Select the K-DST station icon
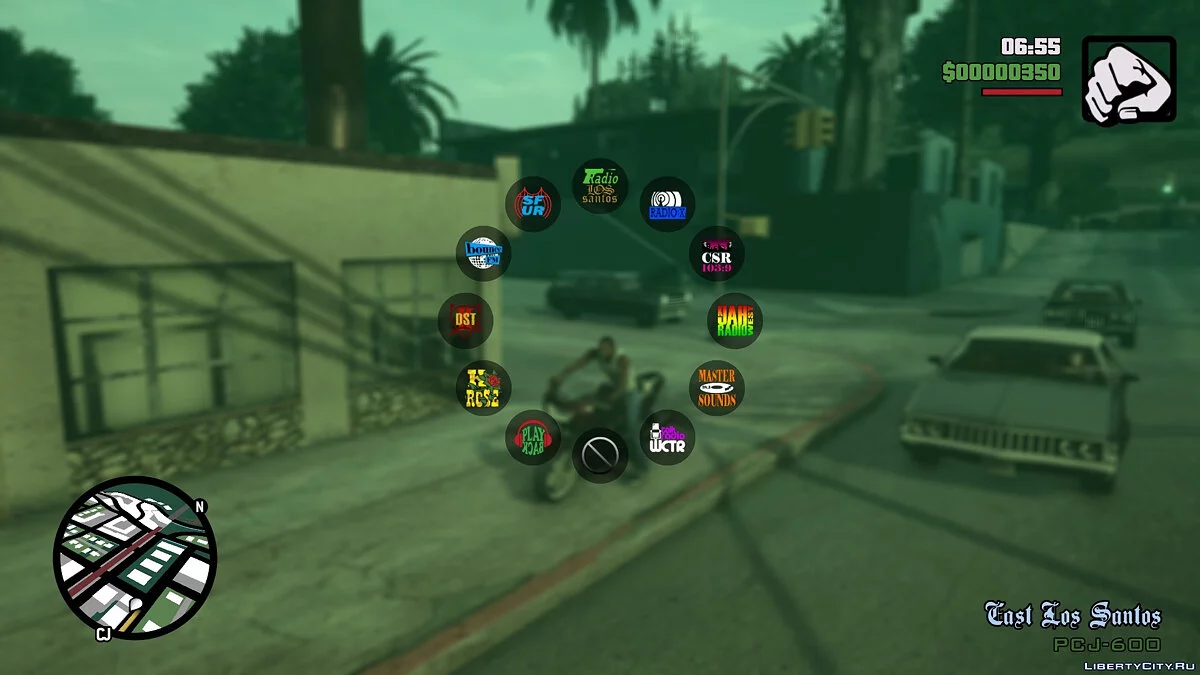 click(465, 320)
